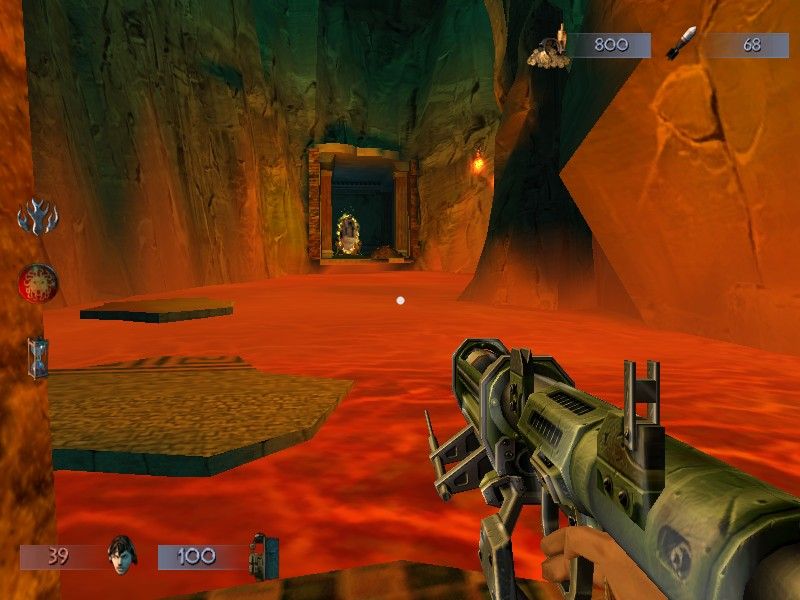Click the gold treasure pile icon

[549, 50]
